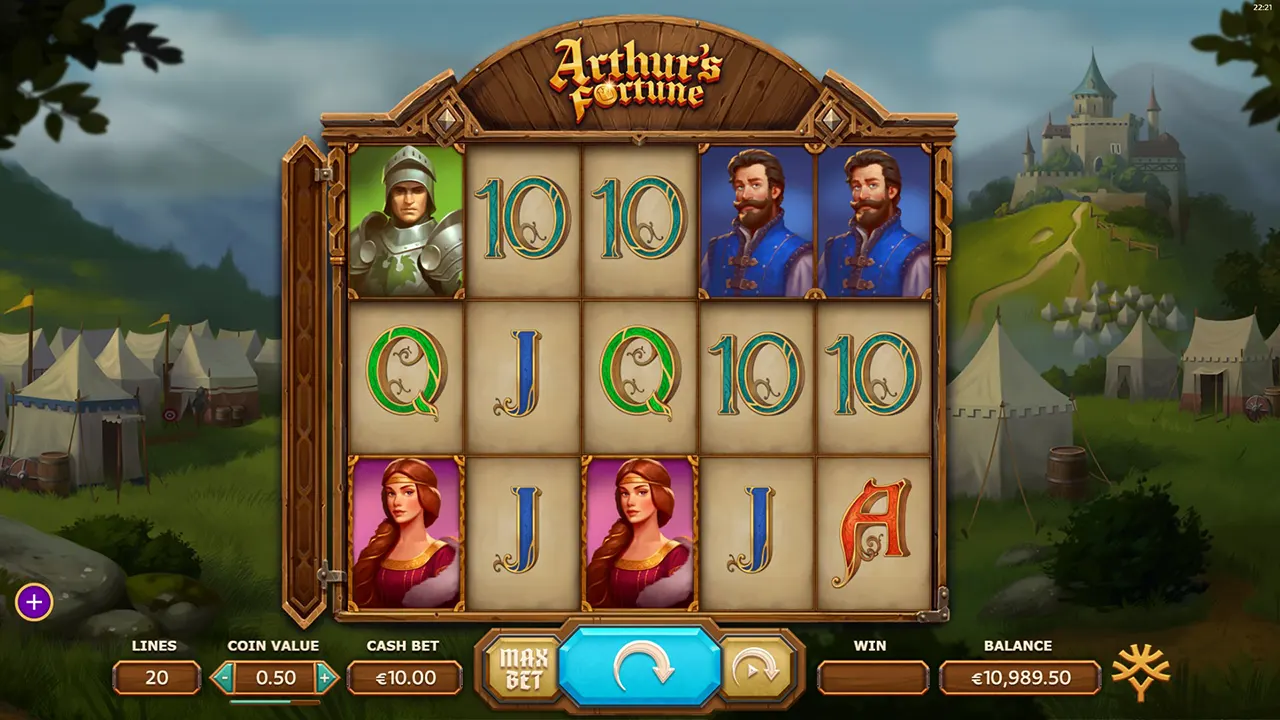Open the Lines count box showing 20
This screenshot has height=720, width=1280.
[157, 678]
